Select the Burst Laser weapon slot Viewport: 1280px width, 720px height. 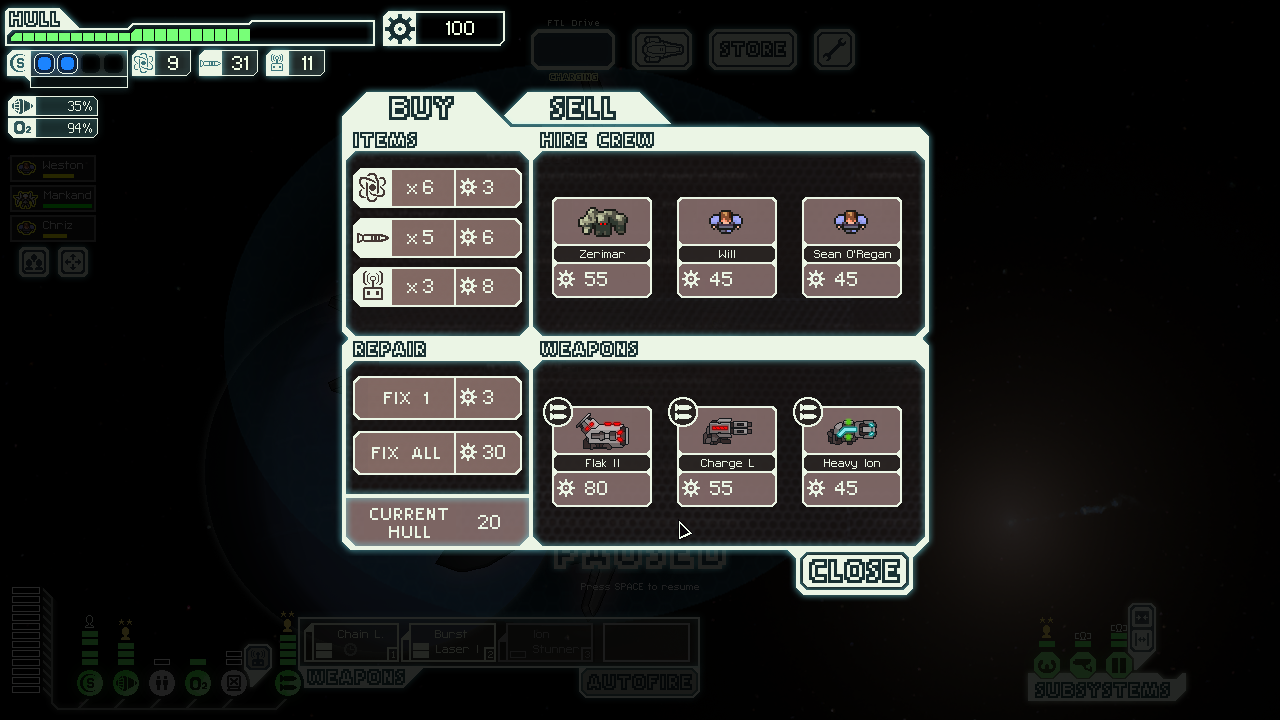coord(450,642)
